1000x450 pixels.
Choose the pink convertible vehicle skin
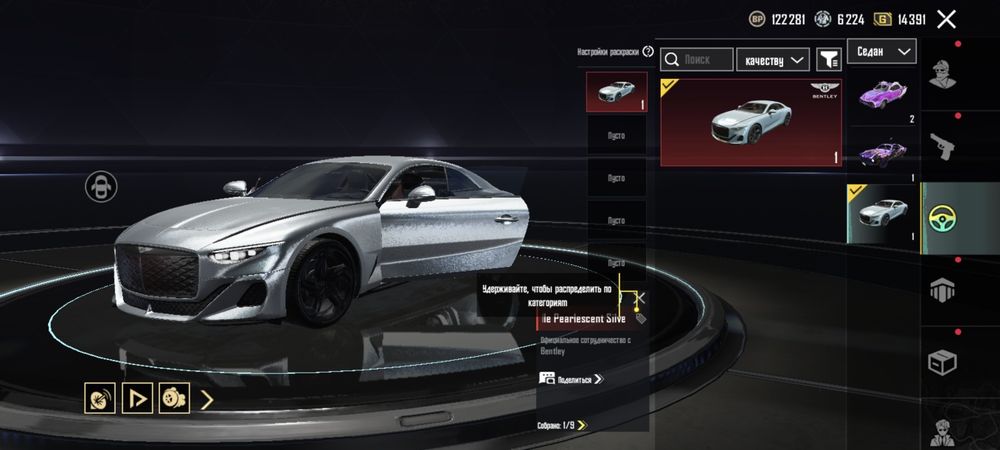[x=883, y=97]
